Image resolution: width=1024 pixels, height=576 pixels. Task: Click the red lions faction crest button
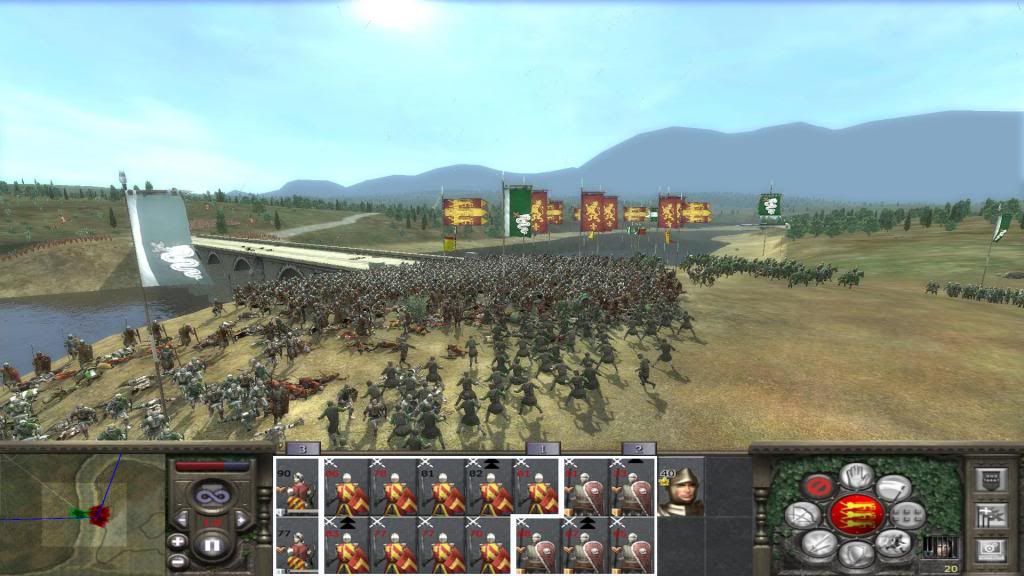coord(854,514)
